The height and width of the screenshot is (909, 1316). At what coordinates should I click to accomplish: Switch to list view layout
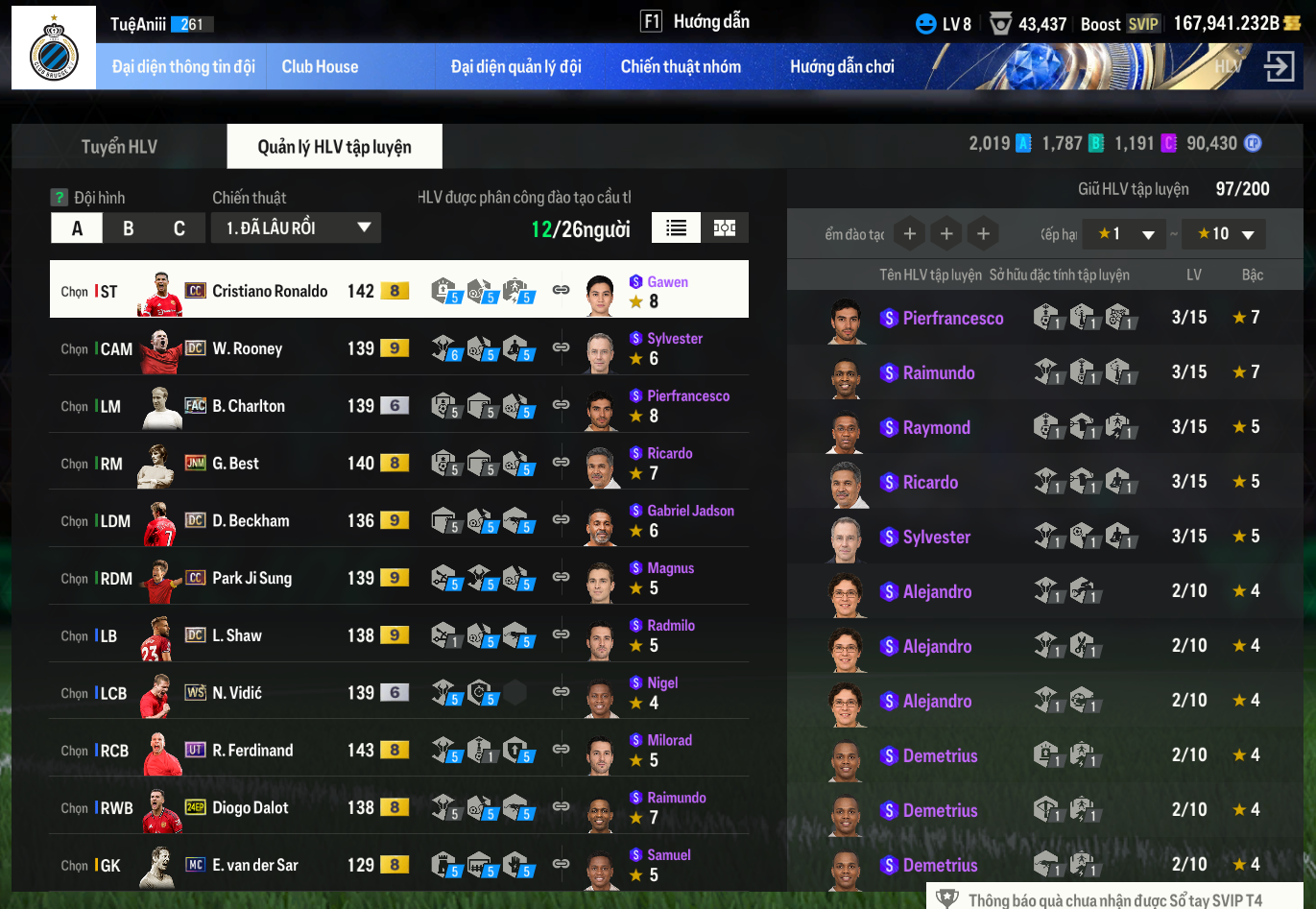tap(677, 227)
